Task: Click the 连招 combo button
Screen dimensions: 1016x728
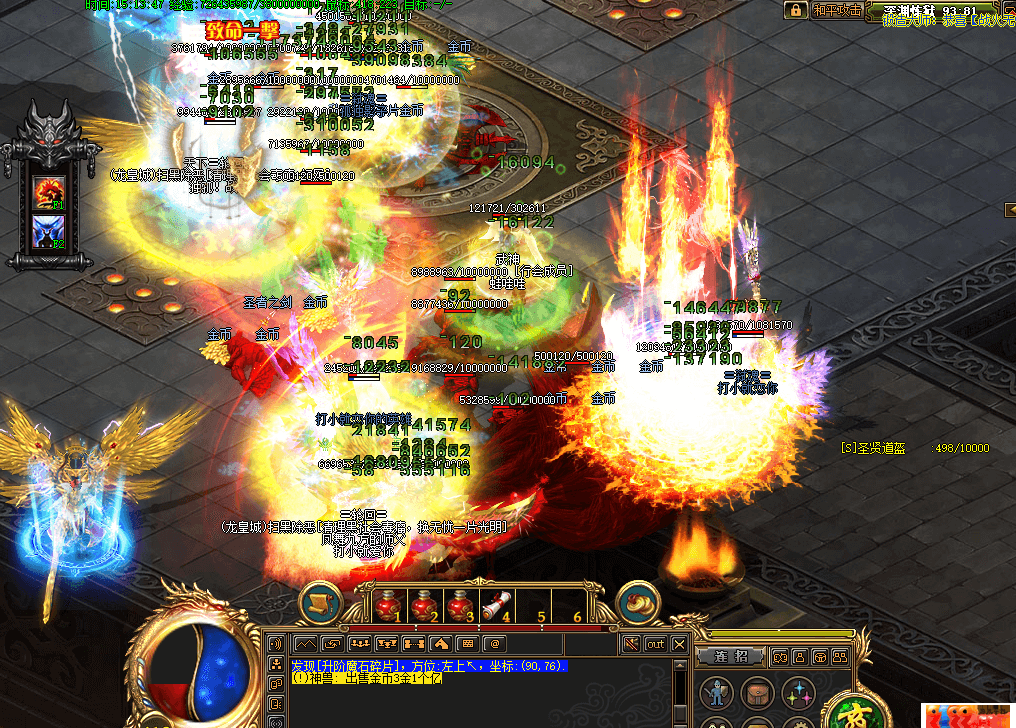Action: click(x=730, y=657)
